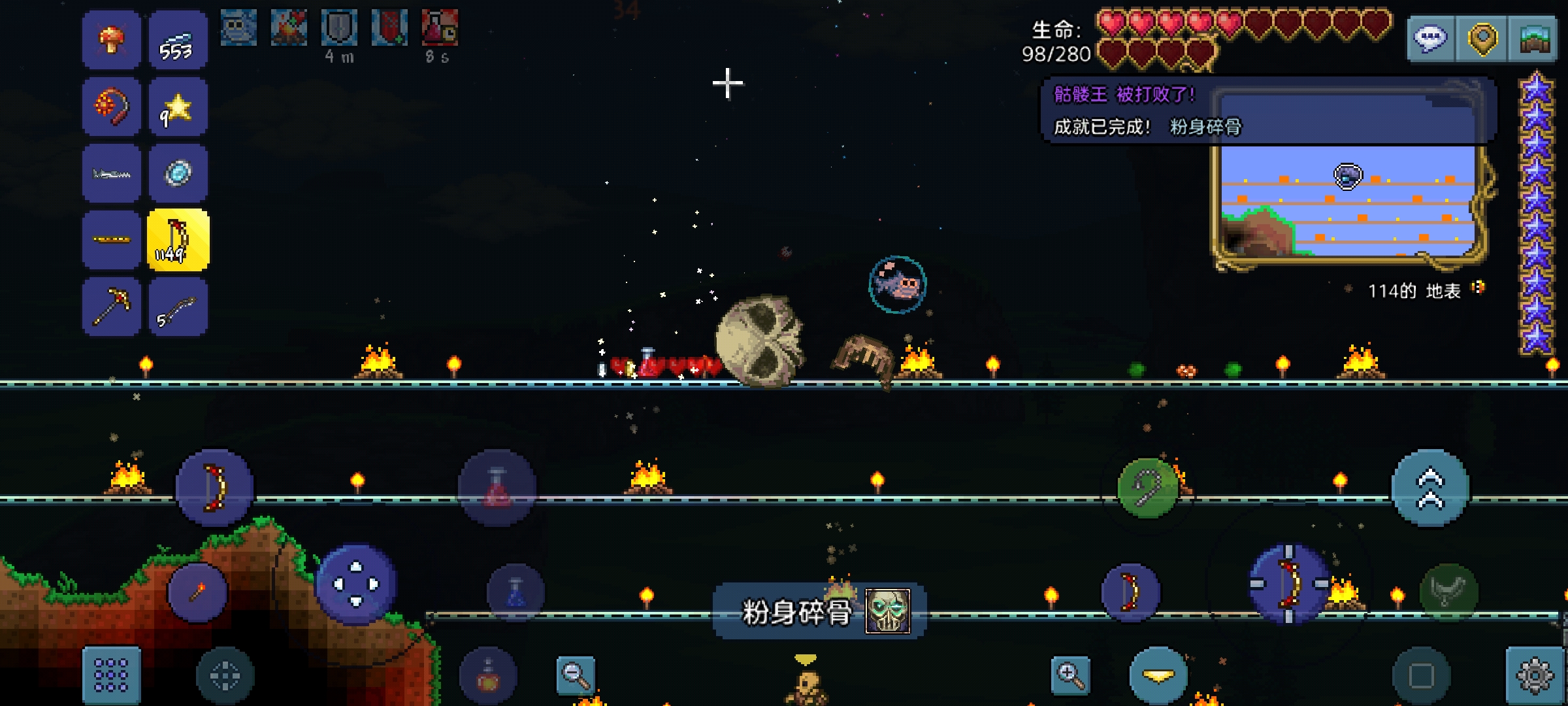Screen dimensions: 1568x706
Task: Fire the green grappling hook button
Action: coord(1148,488)
